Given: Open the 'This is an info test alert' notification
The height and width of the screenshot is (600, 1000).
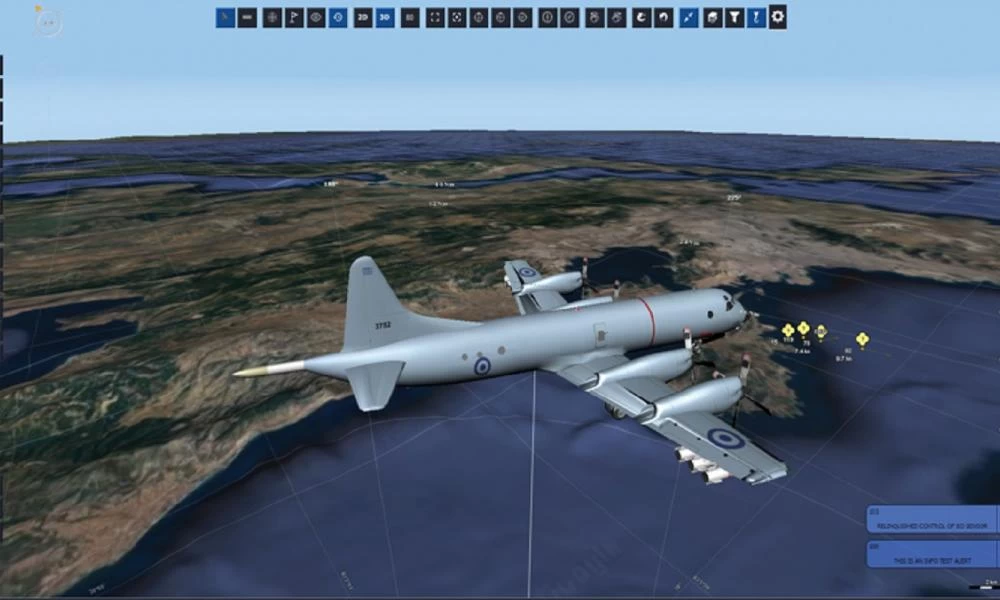Looking at the screenshot, I should pyautogui.click(x=931, y=554).
